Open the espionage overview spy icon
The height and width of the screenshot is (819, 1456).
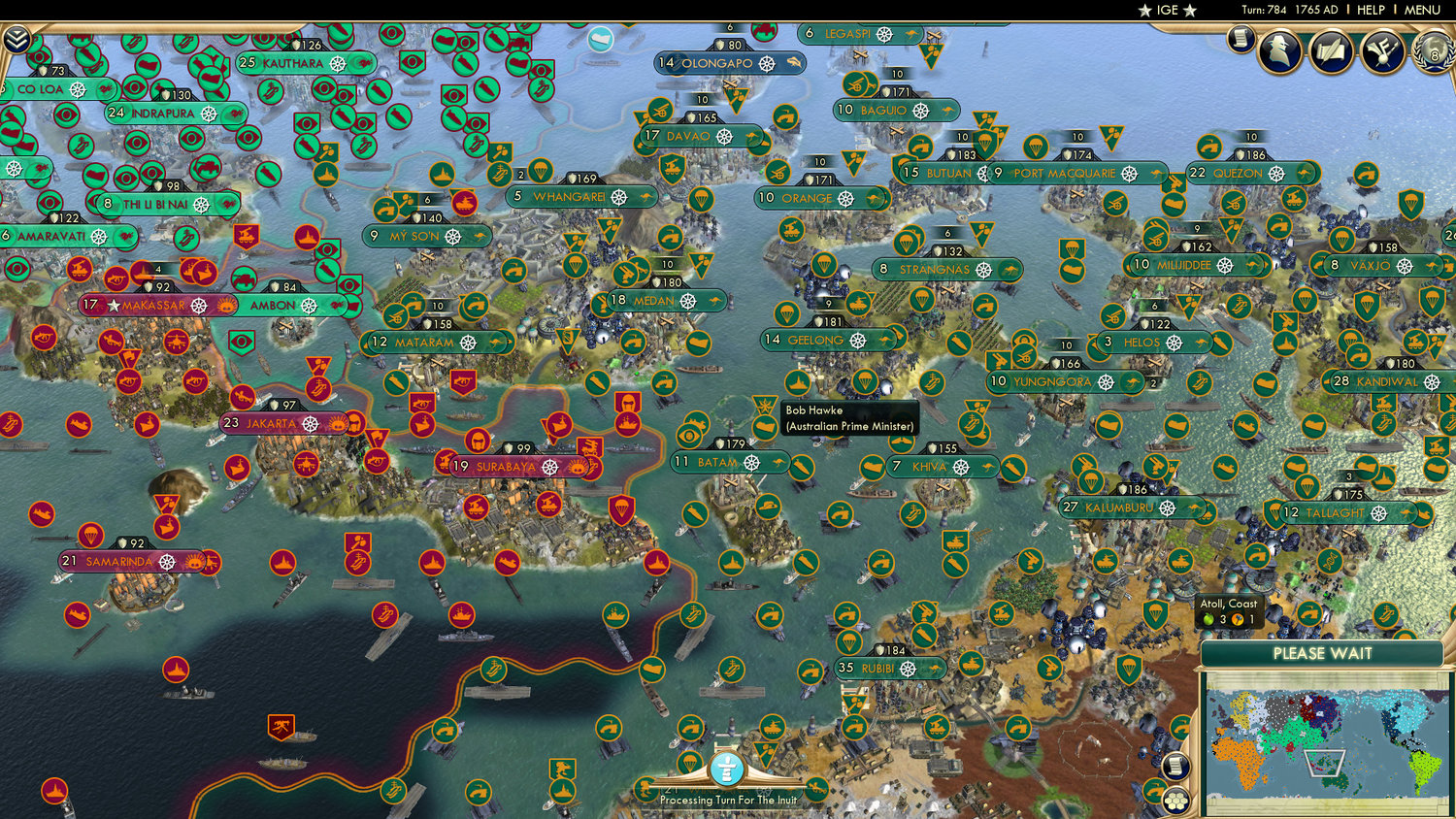[1279, 51]
